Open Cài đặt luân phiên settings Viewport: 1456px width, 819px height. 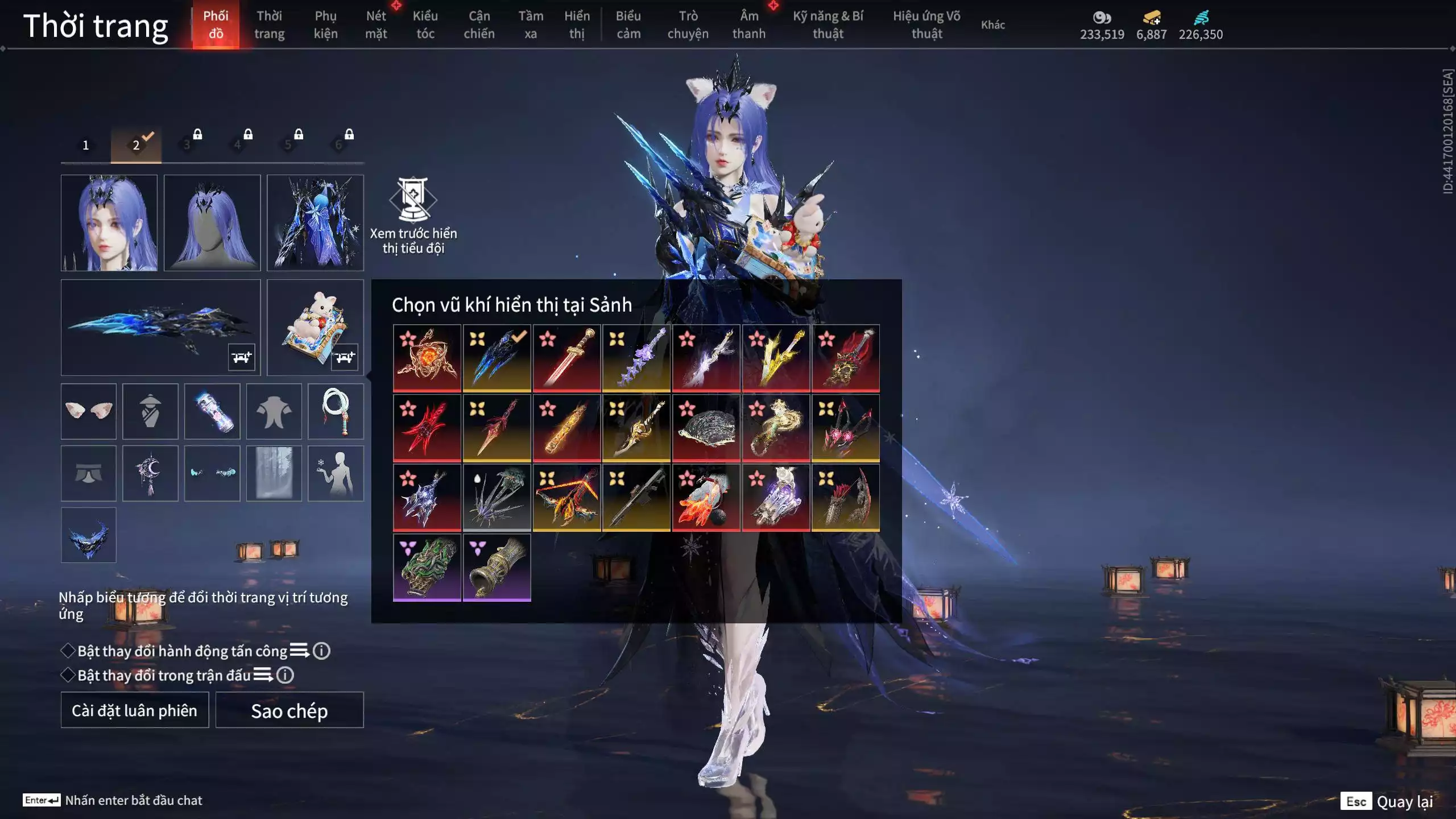click(135, 710)
